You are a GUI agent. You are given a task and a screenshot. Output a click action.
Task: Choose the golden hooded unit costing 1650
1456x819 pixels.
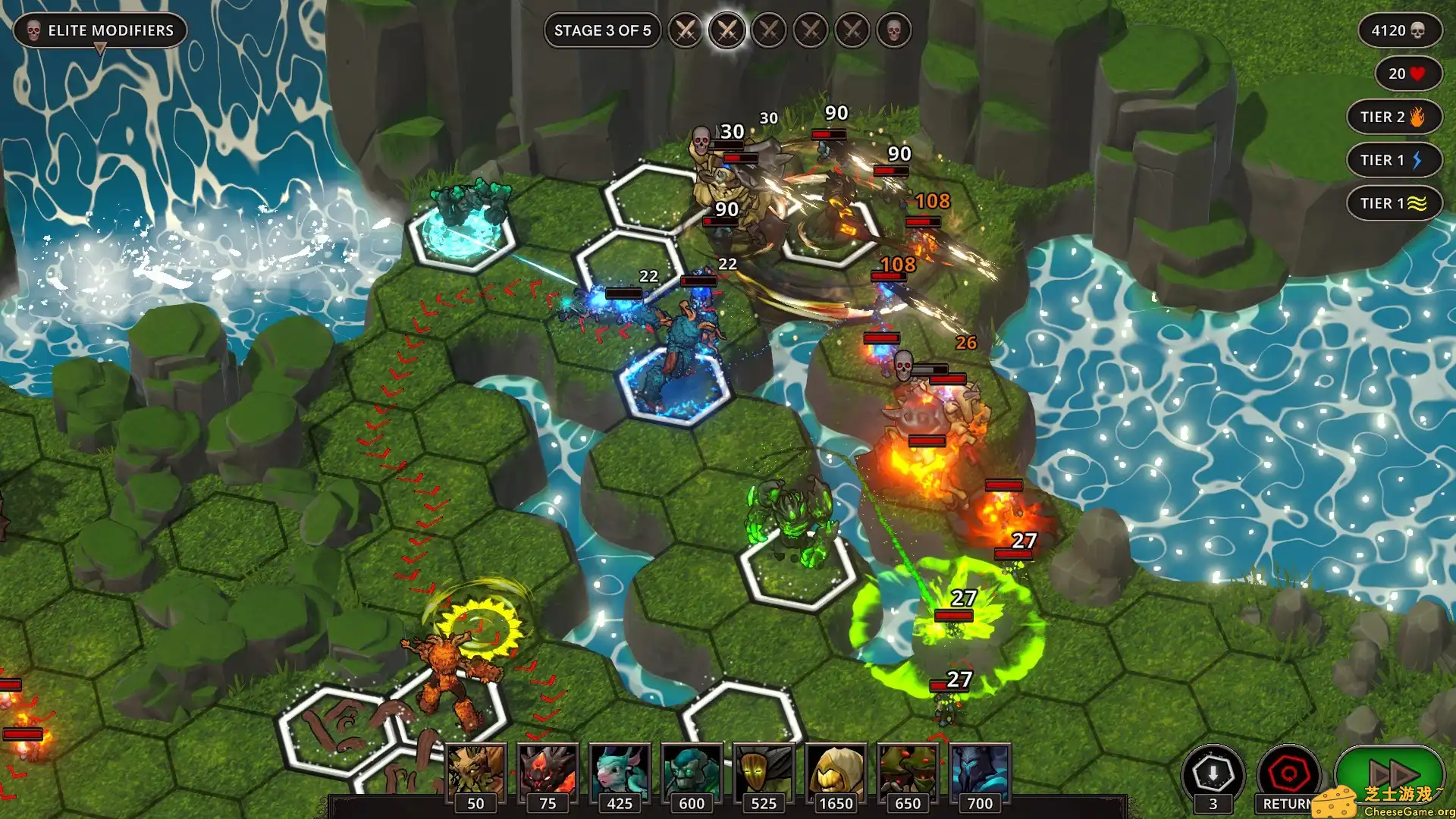click(836, 772)
